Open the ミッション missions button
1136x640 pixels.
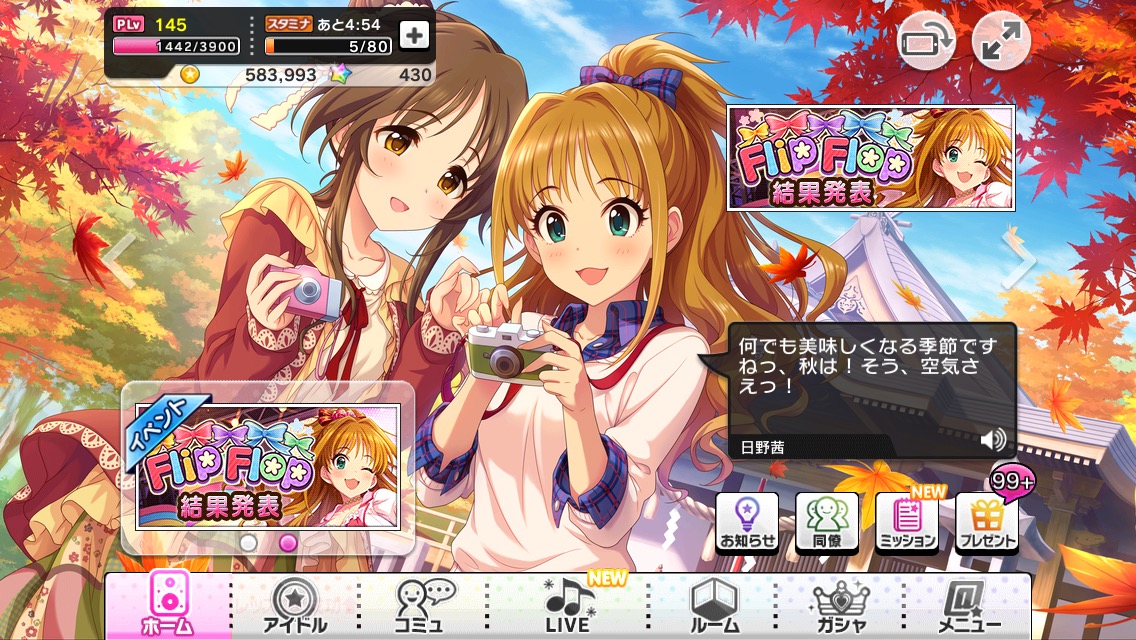click(x=907, y=522)
